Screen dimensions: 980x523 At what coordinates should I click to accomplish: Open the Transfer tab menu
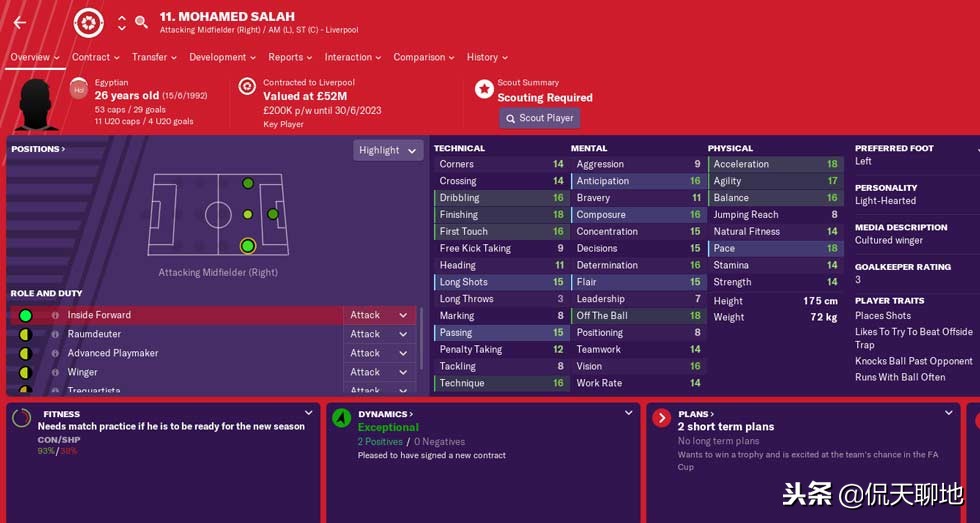[154, 57]
